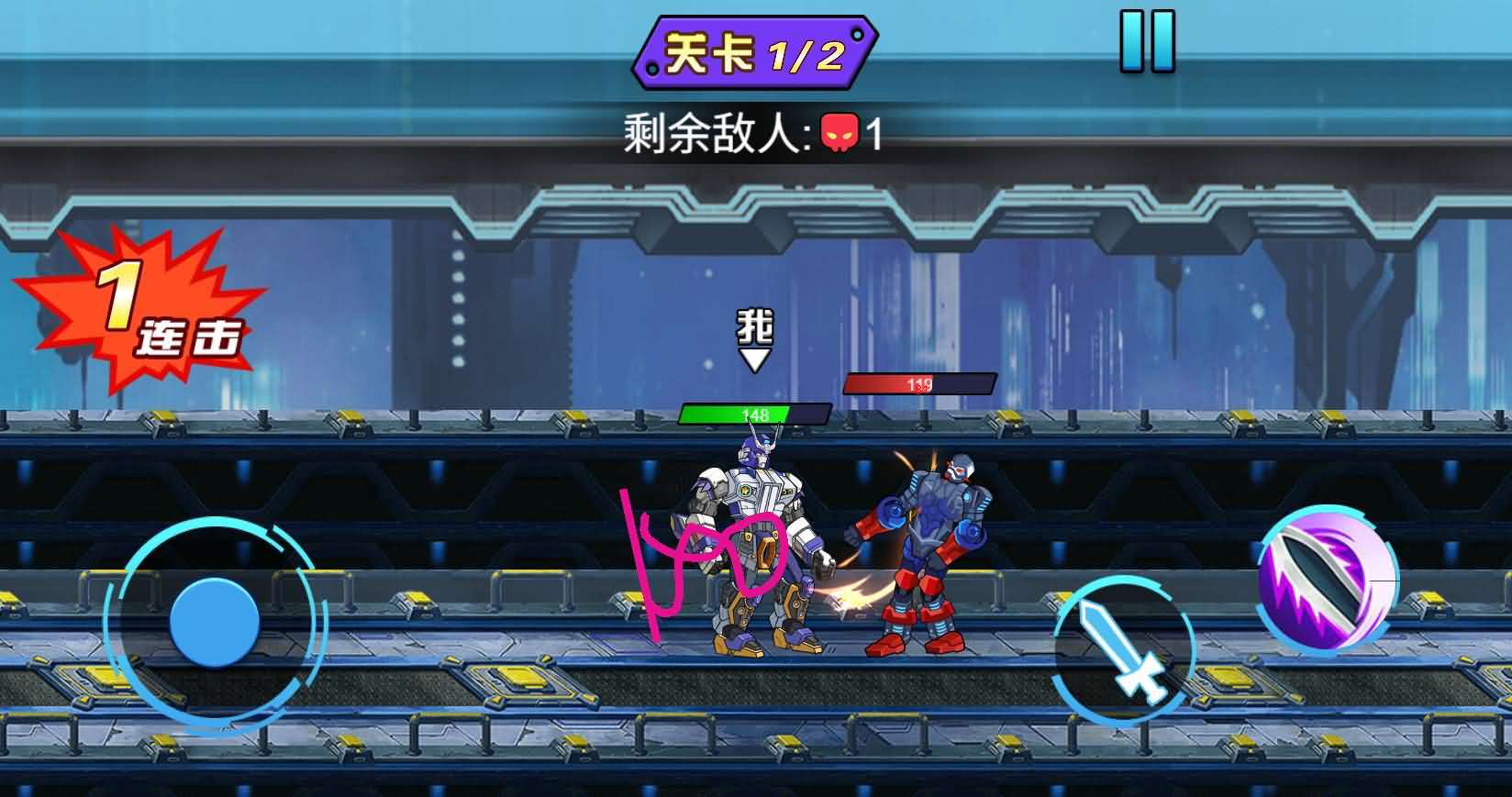Click the green 148 health bar
The height and width of the screenshot is (797, 1512).
pyautogui.click(x=754, y=414)
